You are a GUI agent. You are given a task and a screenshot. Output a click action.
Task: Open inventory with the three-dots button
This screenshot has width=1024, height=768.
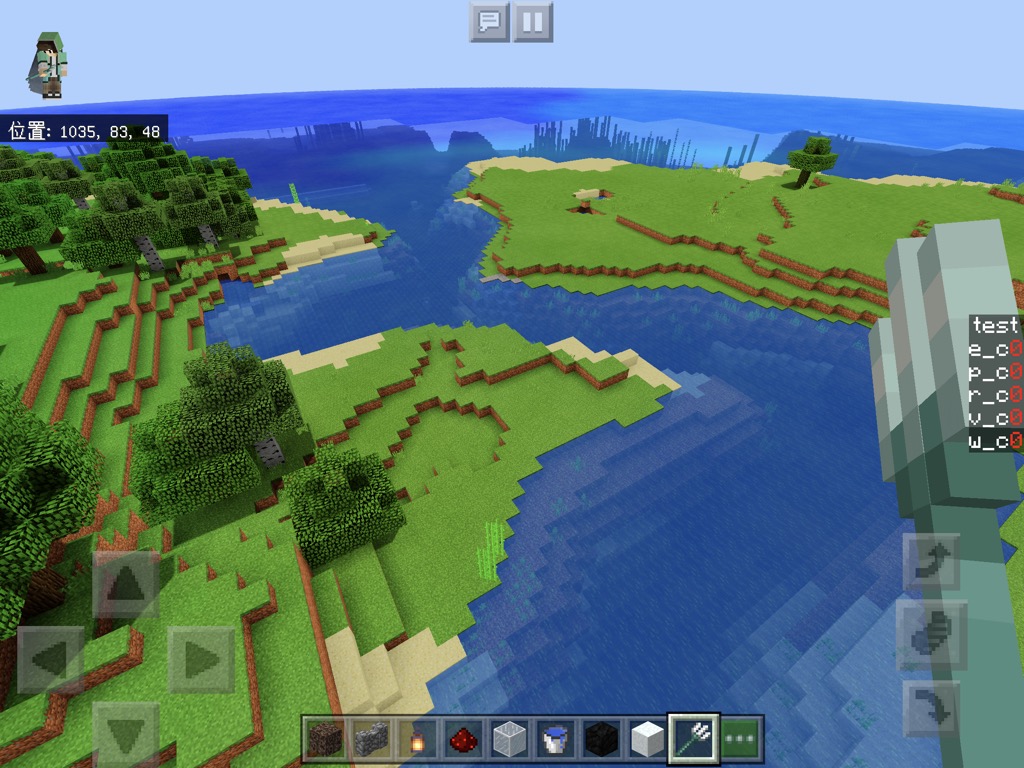point(741,740)
